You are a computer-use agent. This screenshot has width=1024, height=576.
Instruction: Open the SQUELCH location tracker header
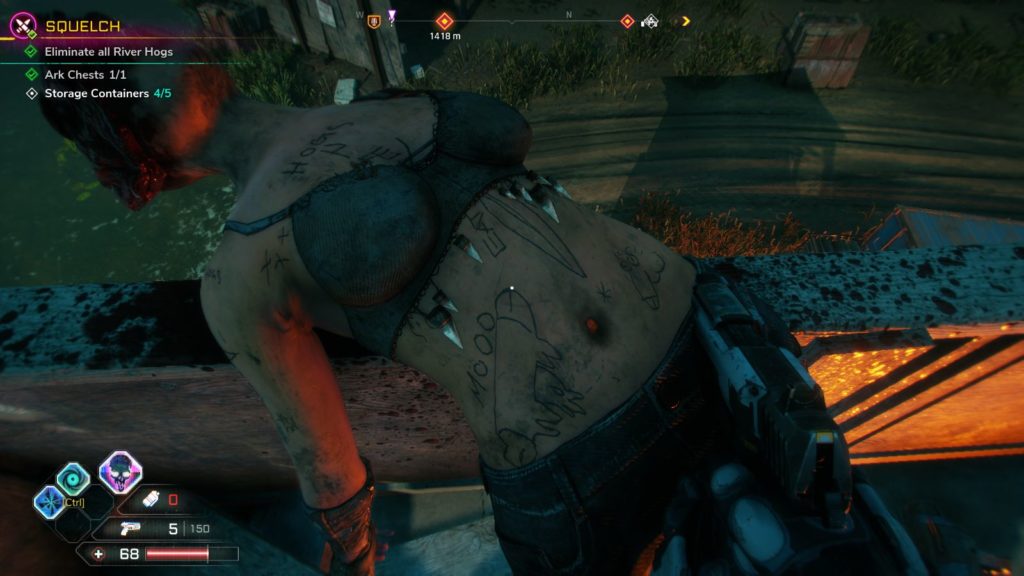(x=79, y=27)
